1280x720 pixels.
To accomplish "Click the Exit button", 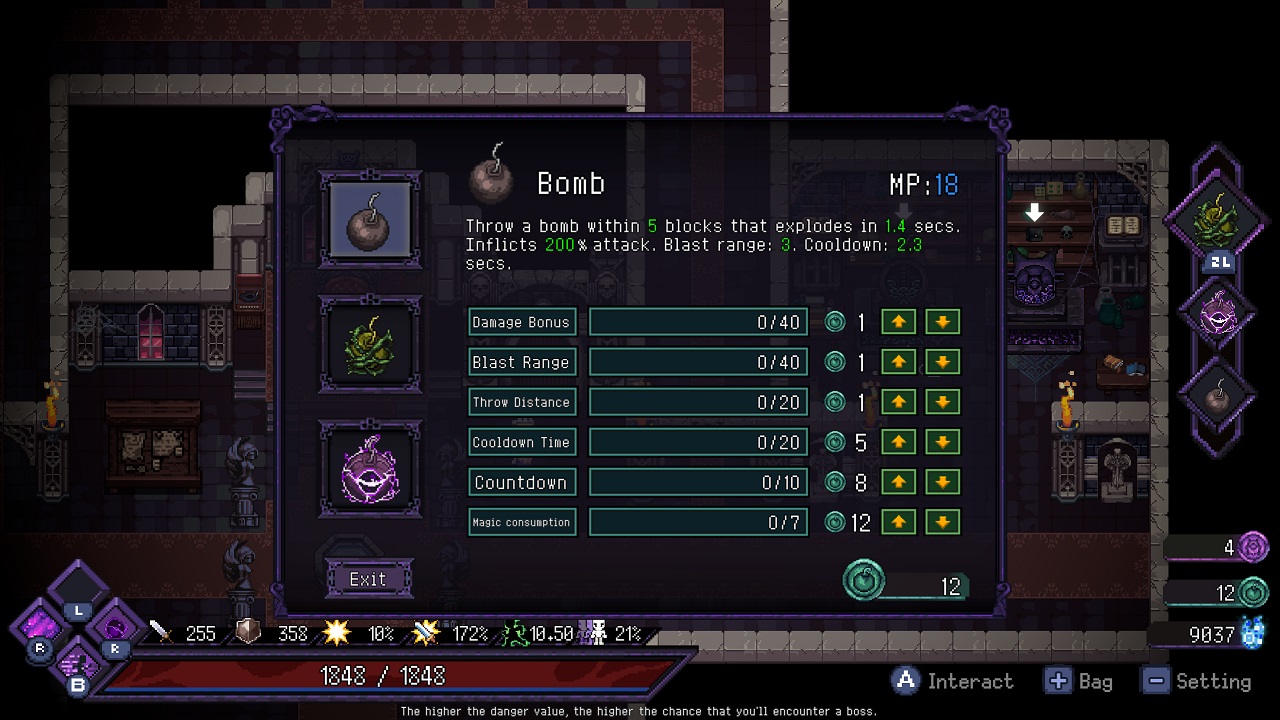I will [369, 579].
